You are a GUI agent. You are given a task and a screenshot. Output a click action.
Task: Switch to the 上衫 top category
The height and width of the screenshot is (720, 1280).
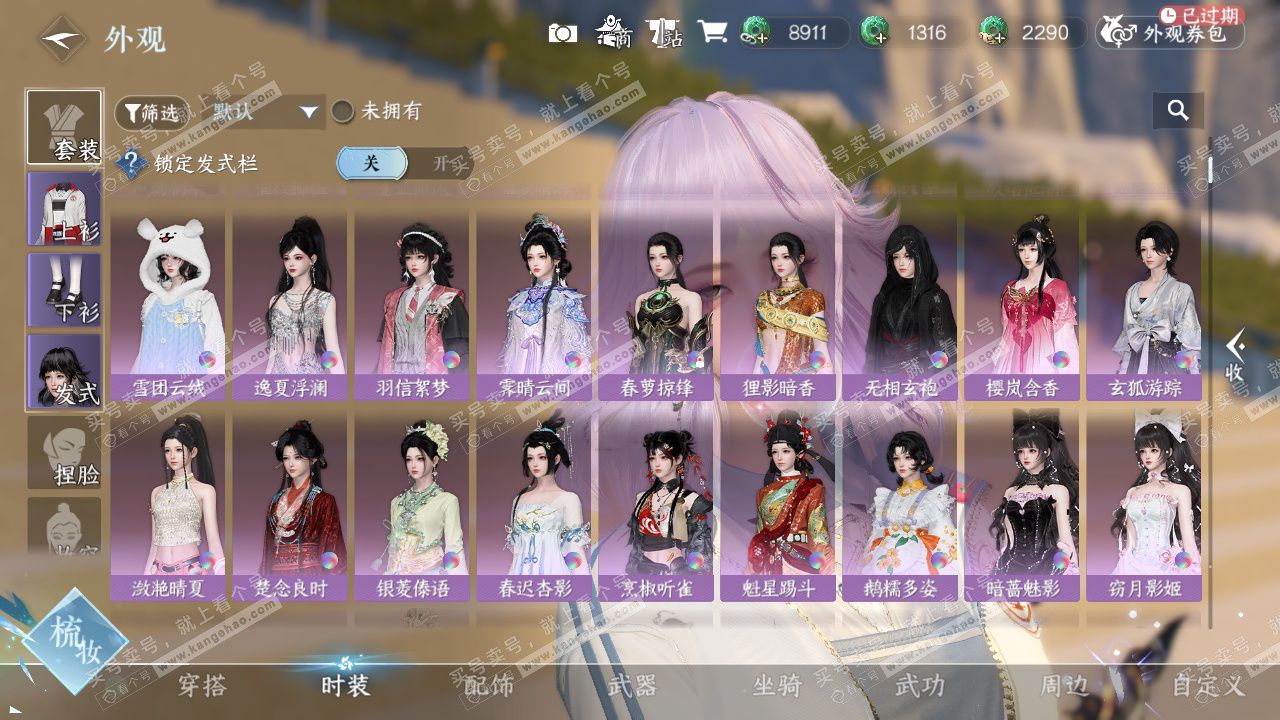(64, 208)
